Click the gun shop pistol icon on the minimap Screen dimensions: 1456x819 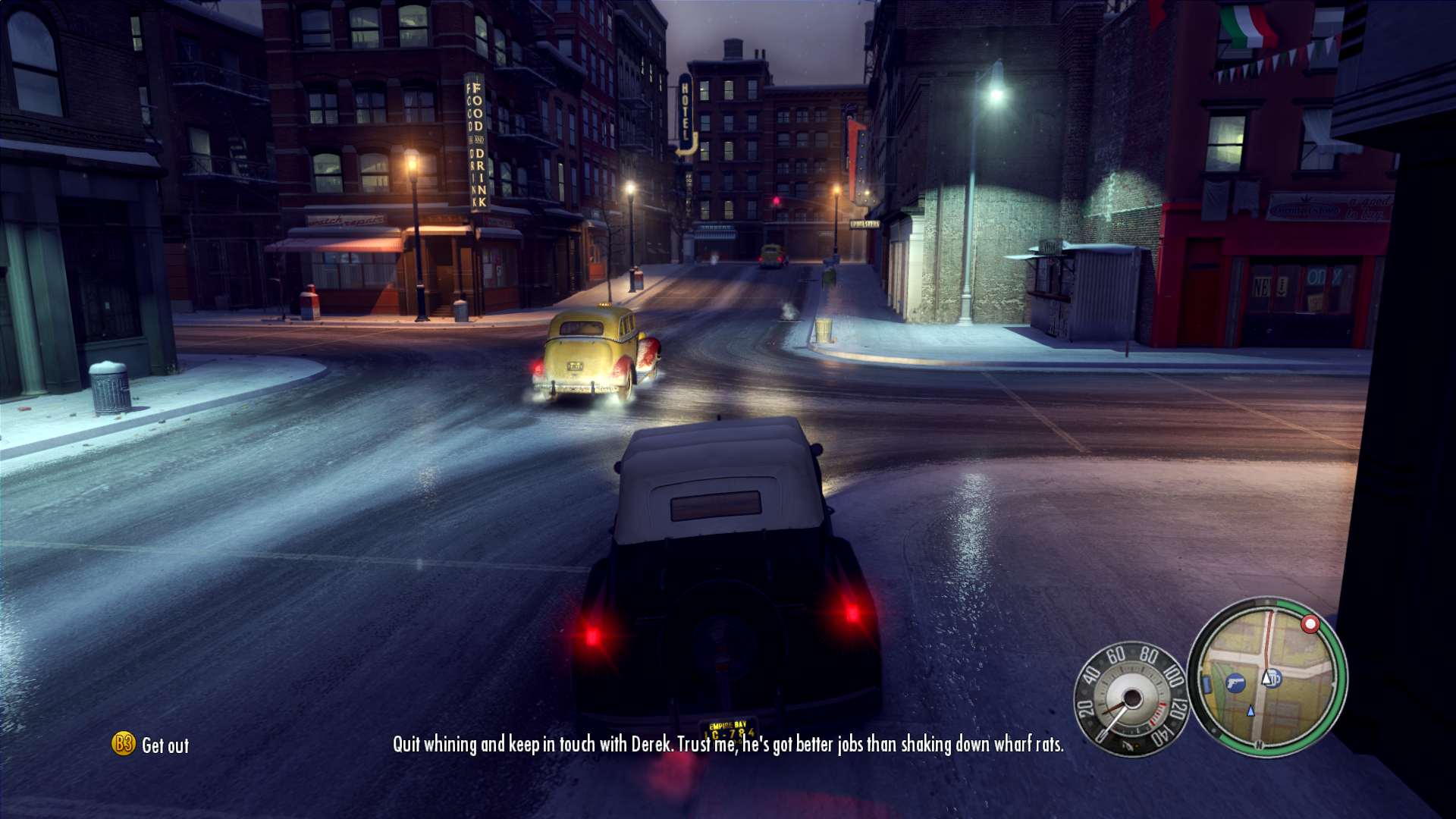1235,682
